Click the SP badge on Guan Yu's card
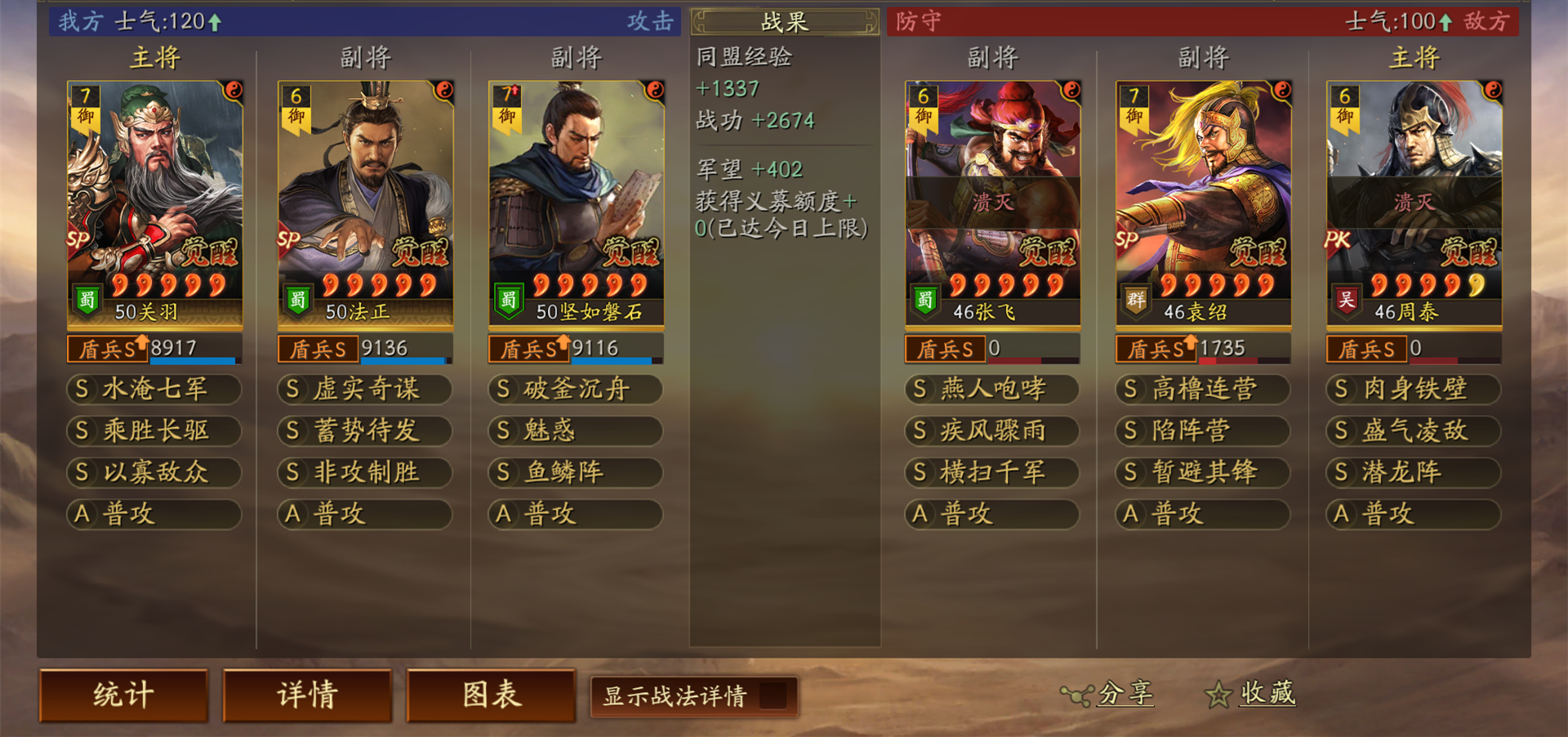The width and height of the screenshot is (1568, 737). 79,239
